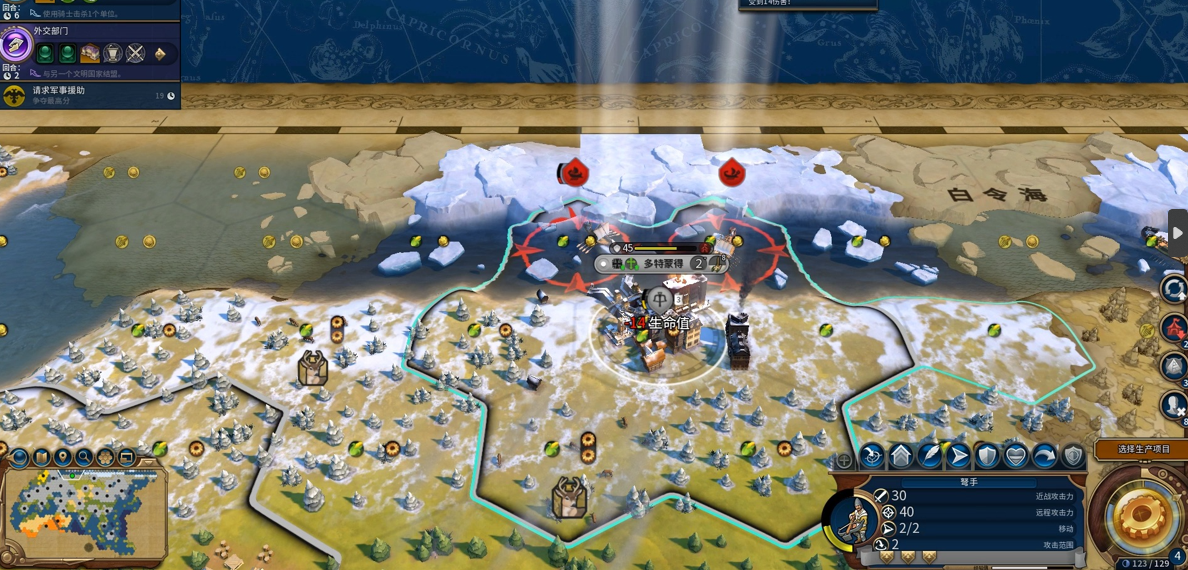Open the map pin placement tool
This screenshot has width=1188, height=570.
pos(63,458)
